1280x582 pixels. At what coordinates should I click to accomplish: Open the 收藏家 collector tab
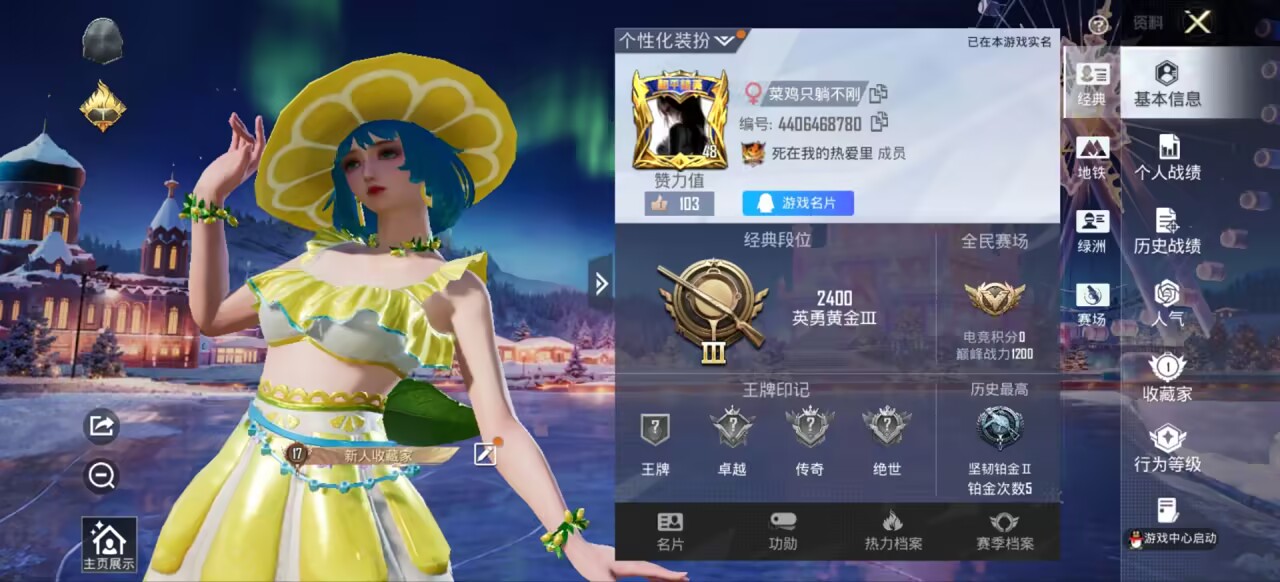tap(1167, 378)
